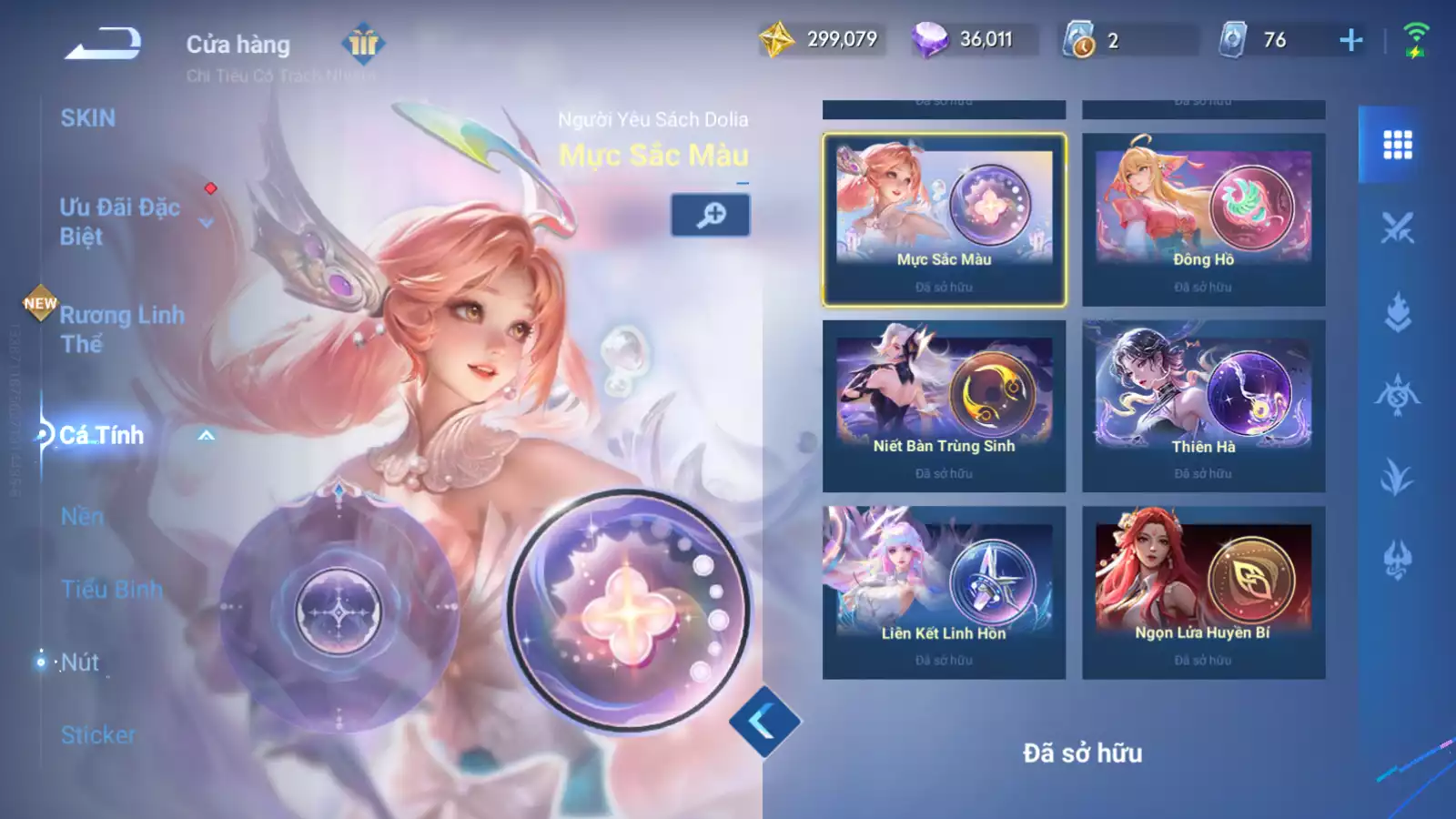1456x819 pixels.
Task: Collapse the Cá Tính category
Action: point(207,436)
